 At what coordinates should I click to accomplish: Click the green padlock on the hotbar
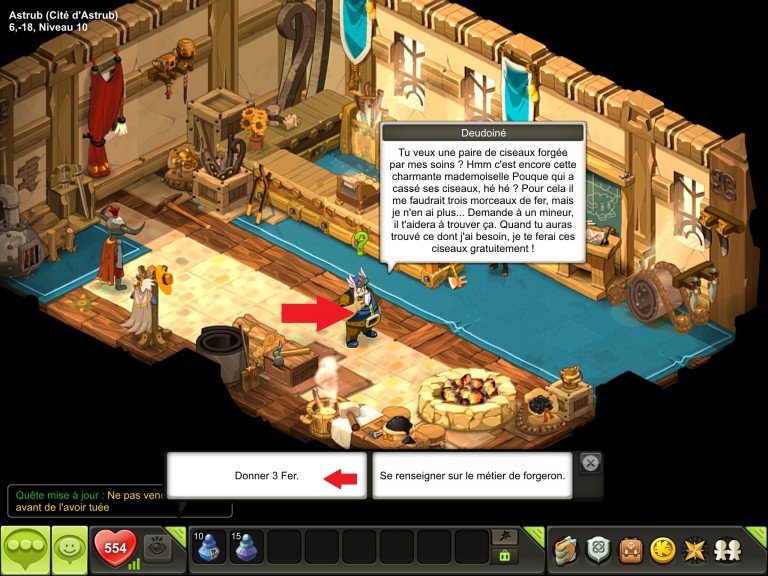point(505,556)
